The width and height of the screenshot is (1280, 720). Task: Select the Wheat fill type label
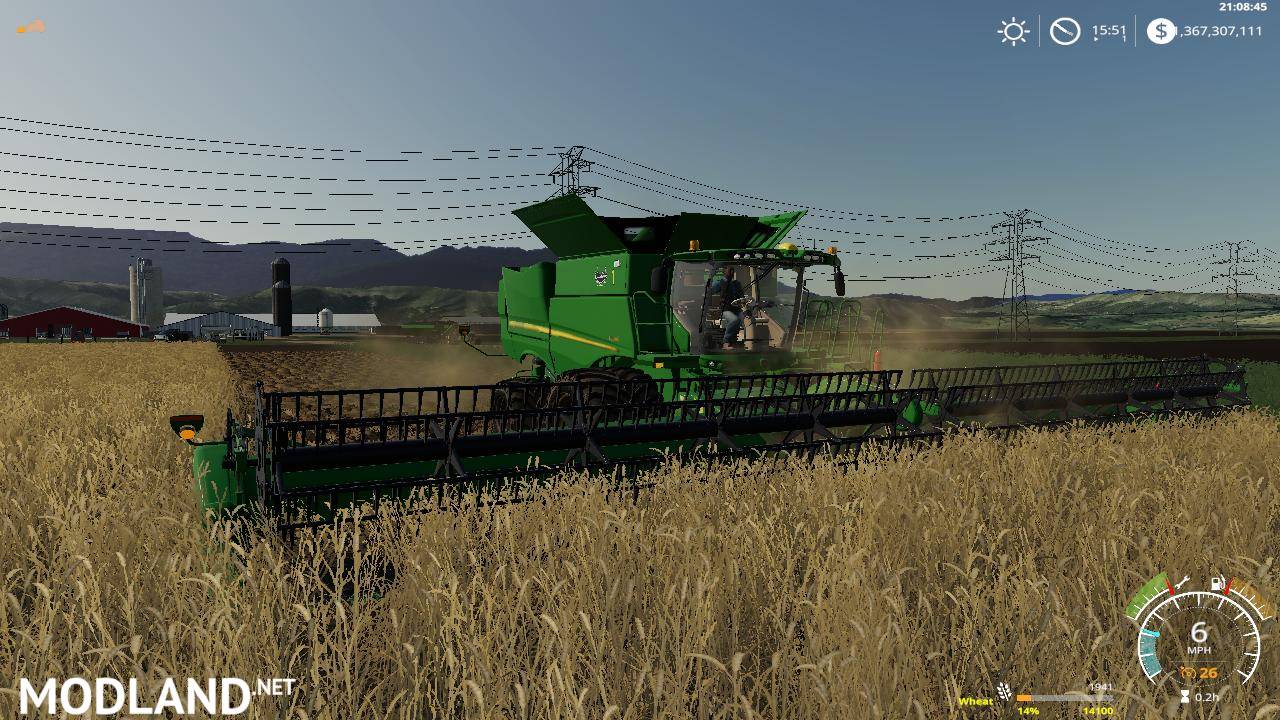pyautogui.click(x=976, y=701)
